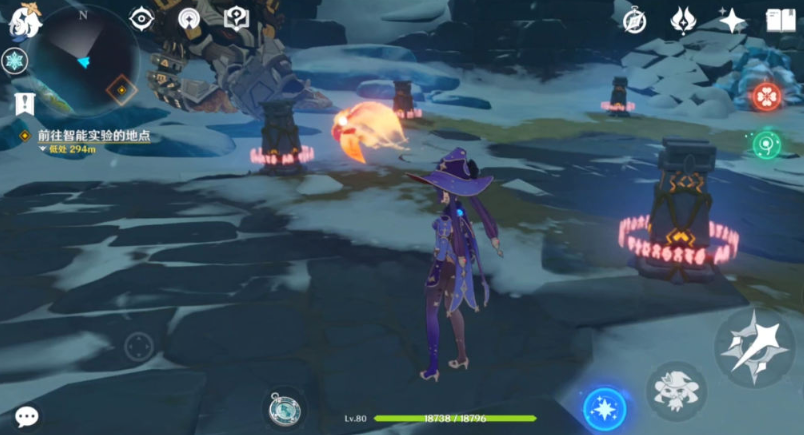Toggle the eye-shaped elemental sight icon
804x435 pixels.
142,19
